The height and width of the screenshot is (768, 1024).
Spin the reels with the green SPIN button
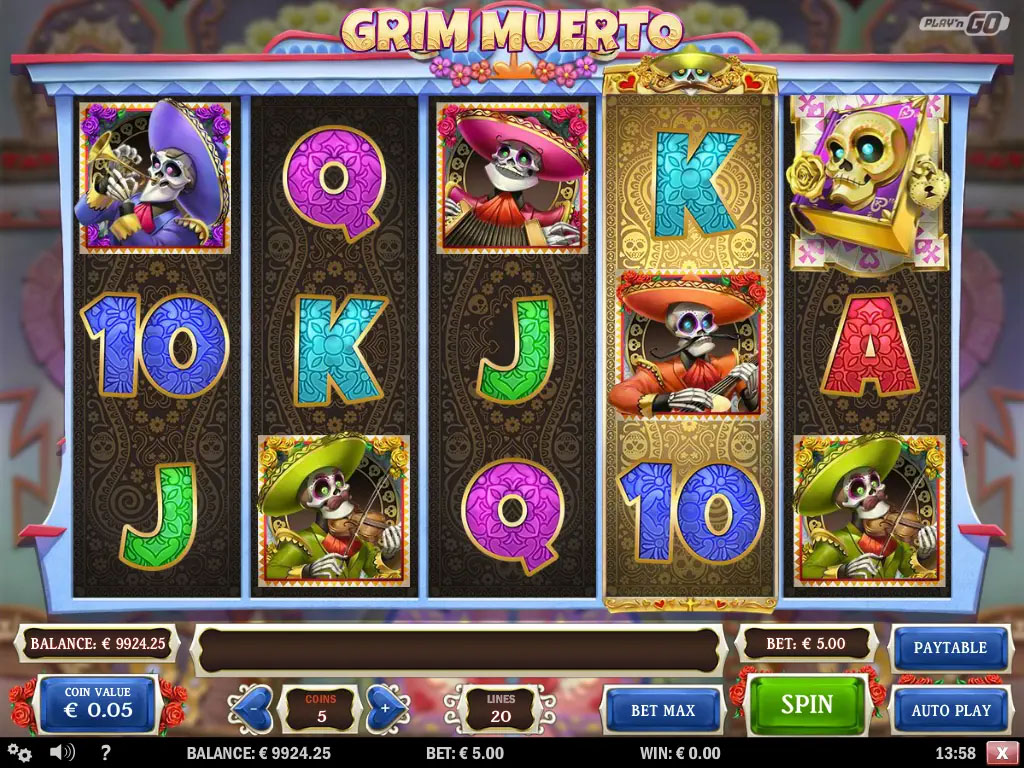click(x=807, y=705)
